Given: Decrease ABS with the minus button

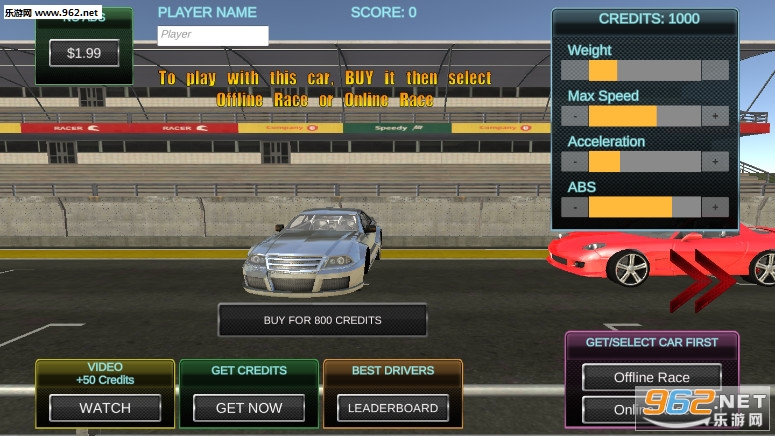Looking at the screenshot, I should pyautogui.click(x=575, y=208).
